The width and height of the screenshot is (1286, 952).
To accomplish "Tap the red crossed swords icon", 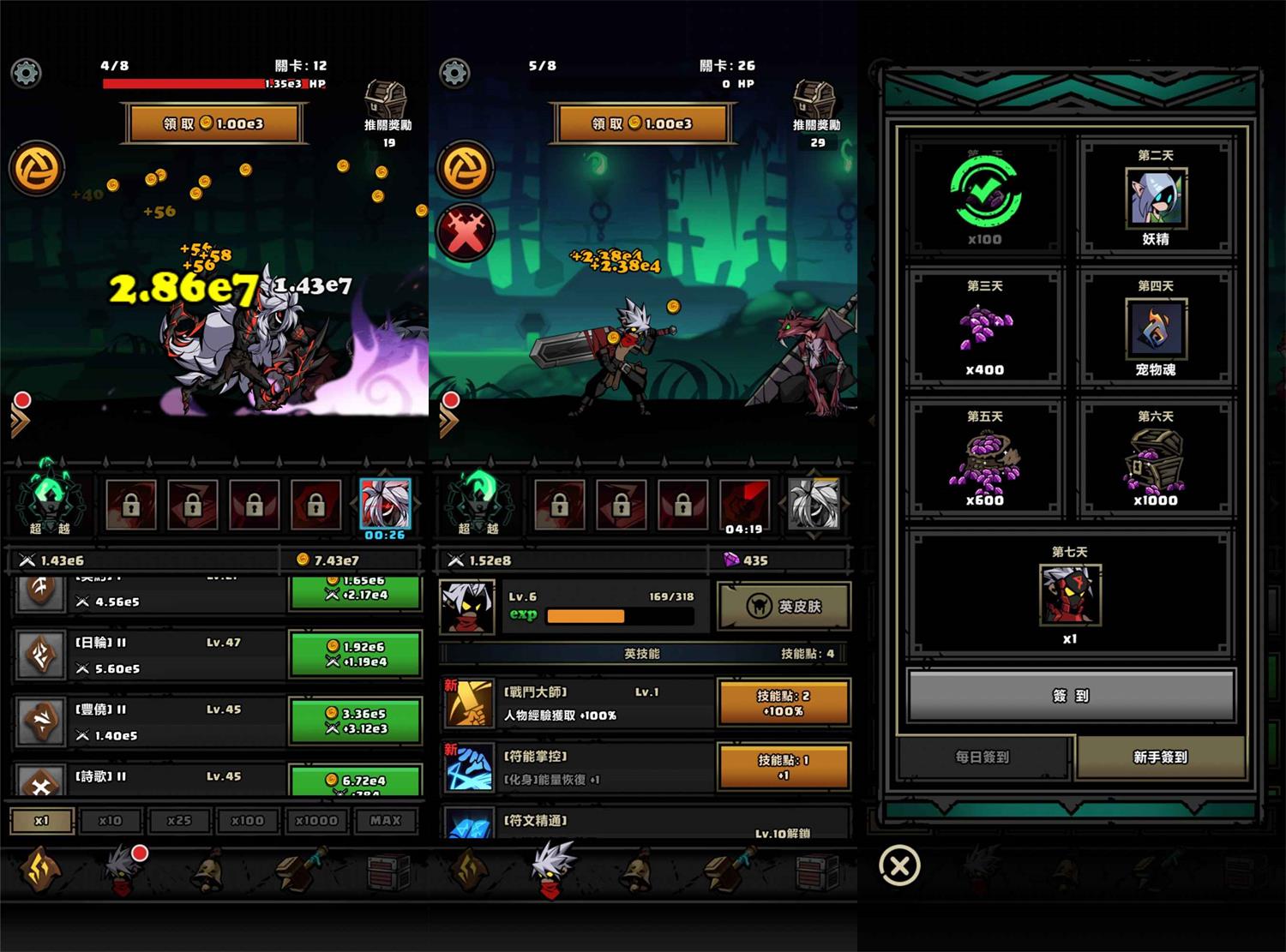I will (466, 231).
